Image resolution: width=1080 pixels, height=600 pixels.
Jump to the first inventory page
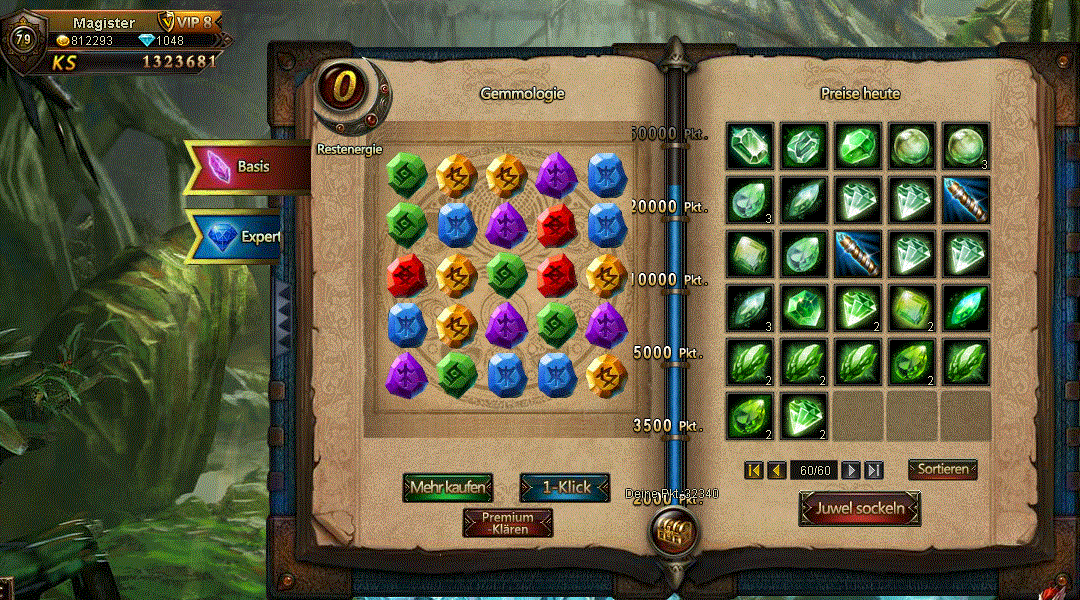coord(754,470)
